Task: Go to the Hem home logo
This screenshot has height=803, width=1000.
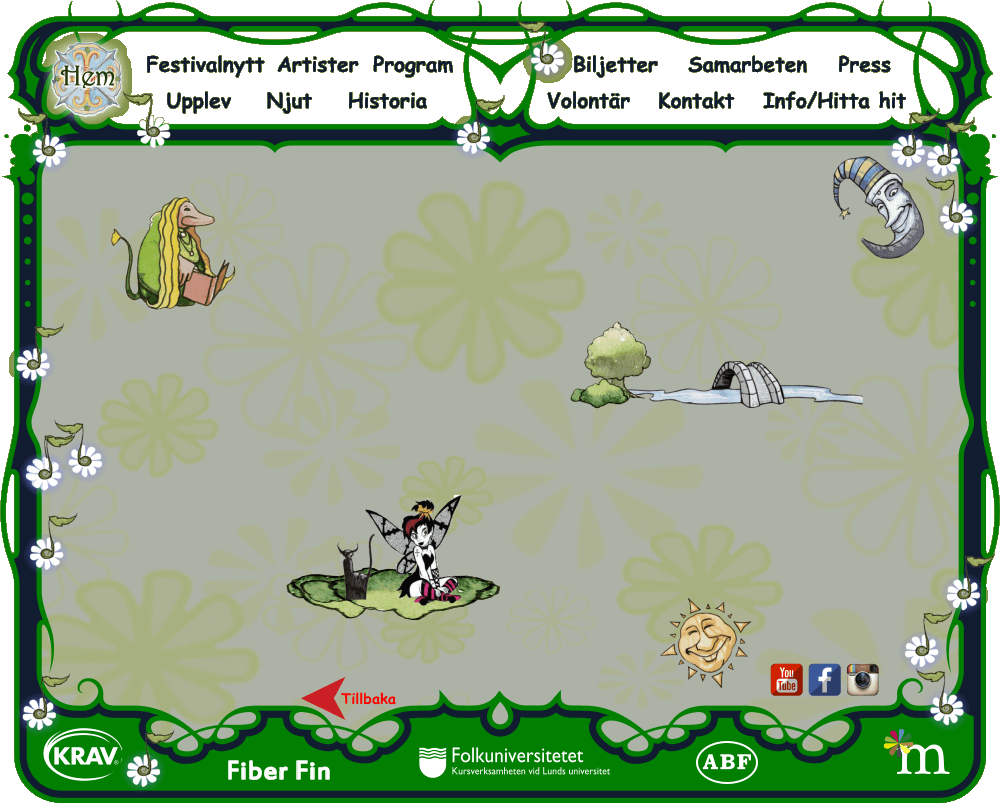Action: pyautogui.click(x=87, y=76)
